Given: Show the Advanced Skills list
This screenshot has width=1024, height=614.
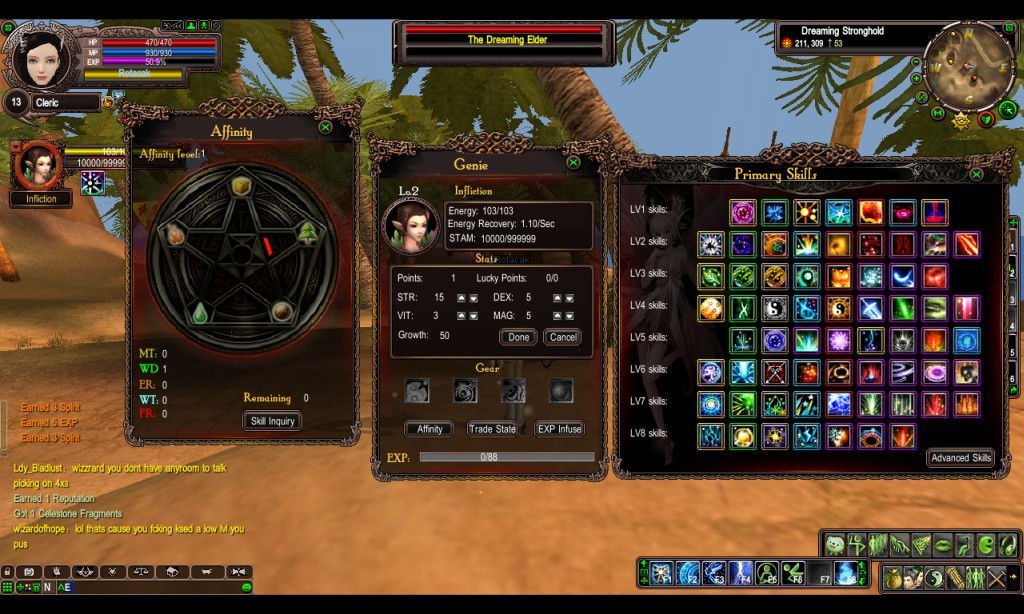Looking at the screenshot, I should pyautogui.click(x=960, y=458).
